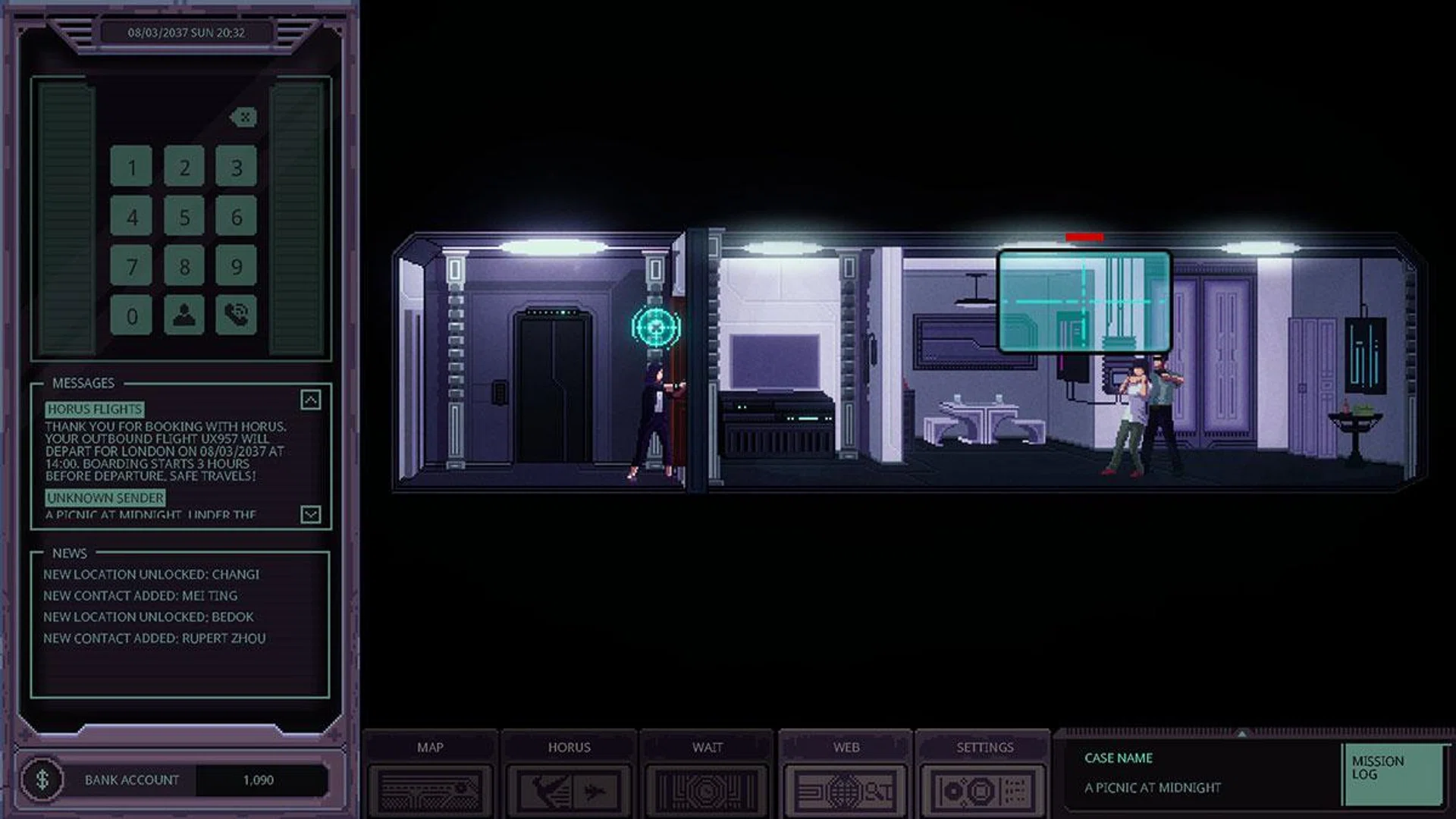Dial number 3 on the keypad
The width and height of the screenshot is (1456, 819).
[236, 166]
